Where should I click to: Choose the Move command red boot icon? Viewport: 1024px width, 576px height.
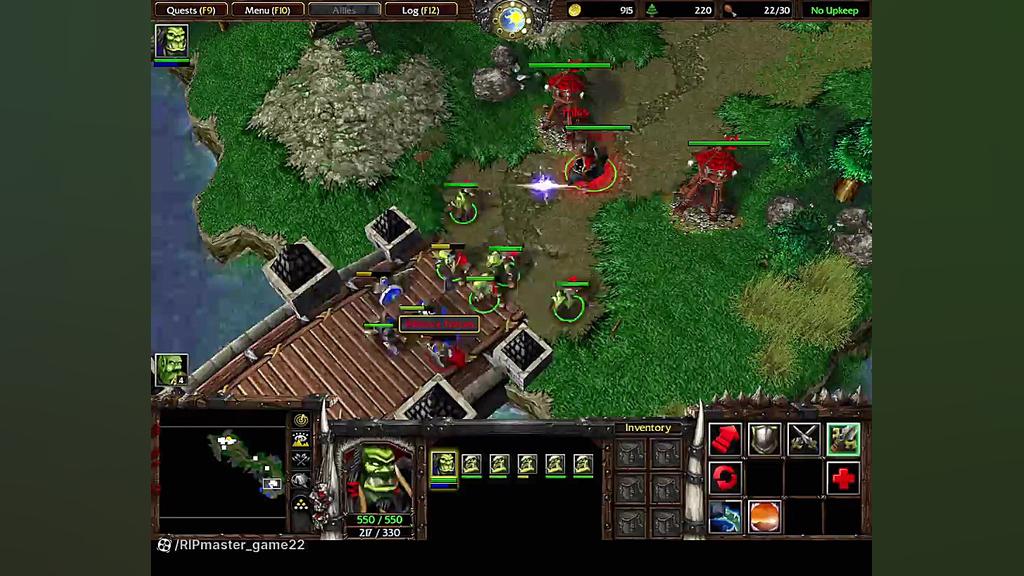pyautogui.click(x=725, y=438)
